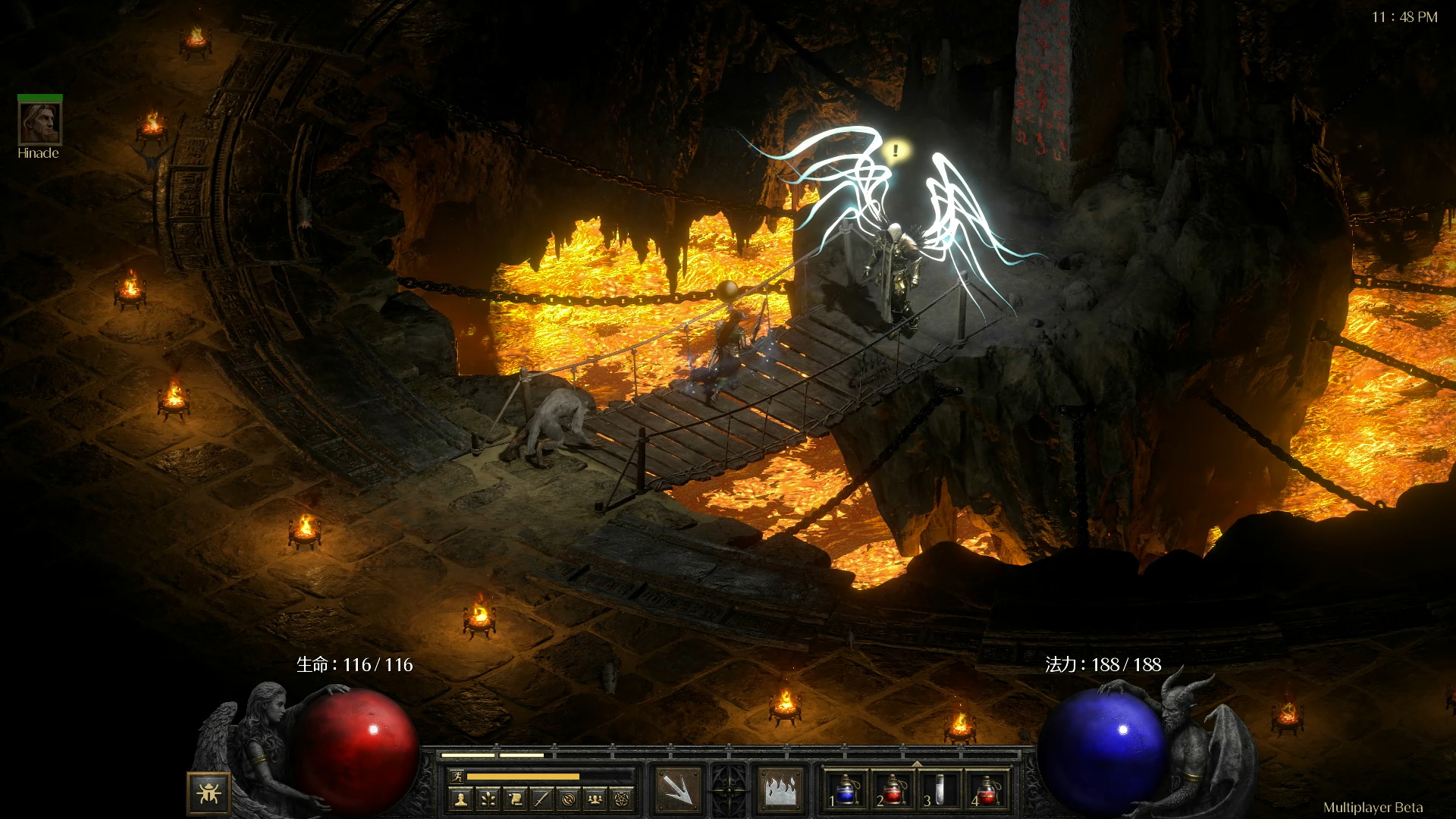This screenshot has height=819, width=1456.
Task: Select the Hinacle mercenary portrait
Action: point(39,123)
